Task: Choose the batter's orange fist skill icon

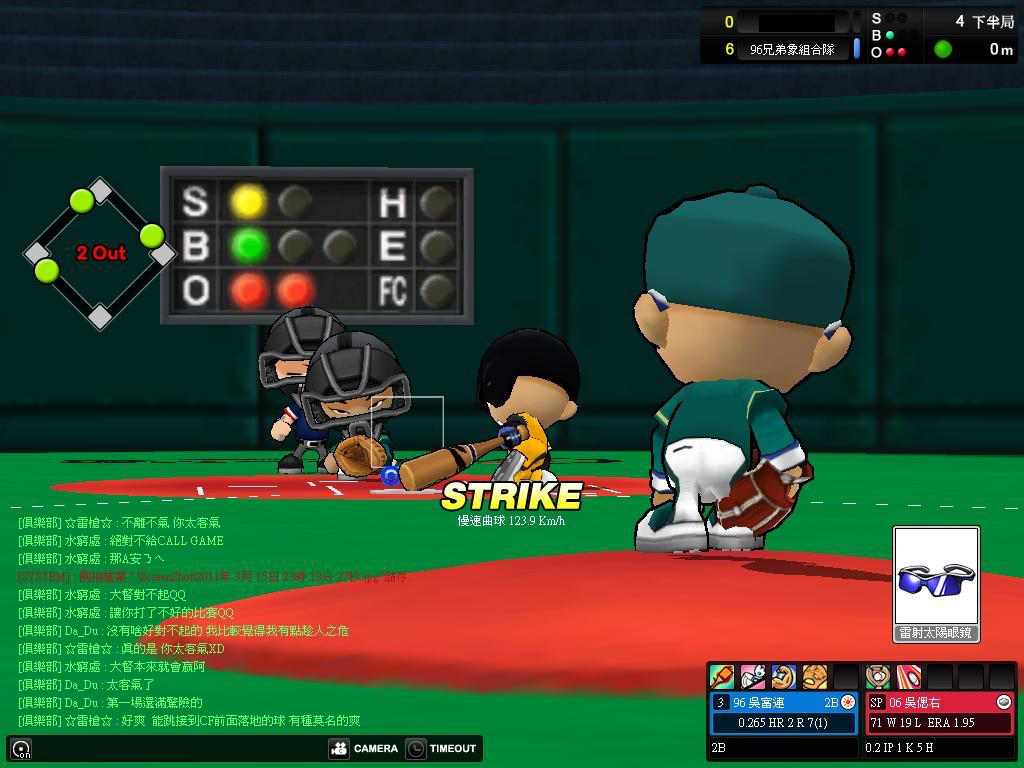Action: [815, 677]
